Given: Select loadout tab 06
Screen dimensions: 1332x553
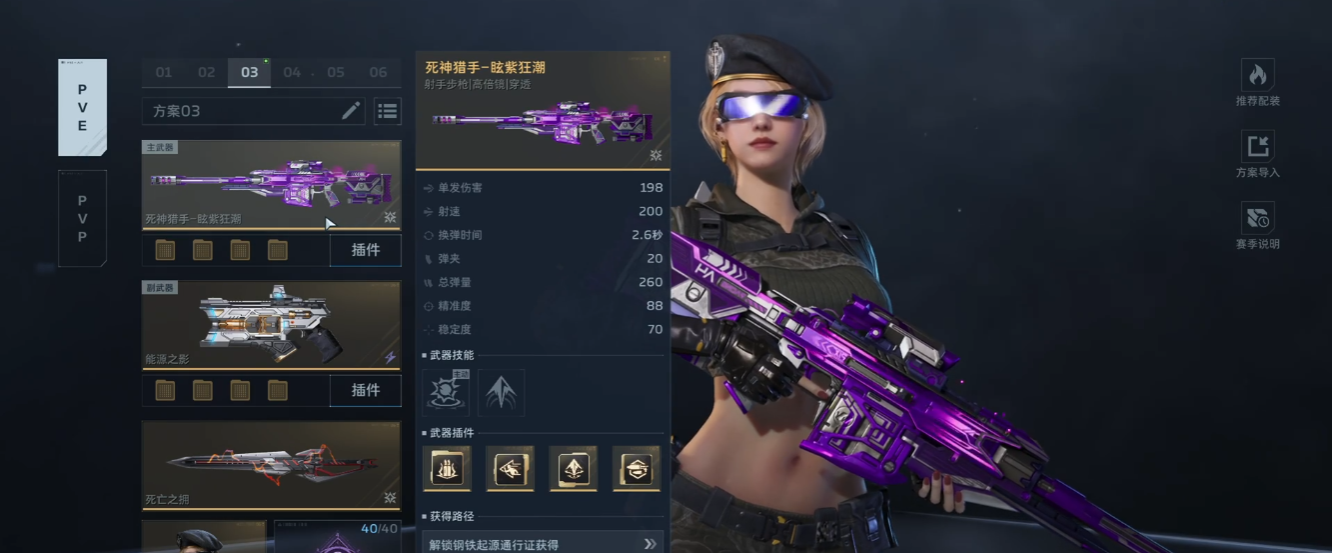Looking at the screenshot, I should tap(378, 72).
